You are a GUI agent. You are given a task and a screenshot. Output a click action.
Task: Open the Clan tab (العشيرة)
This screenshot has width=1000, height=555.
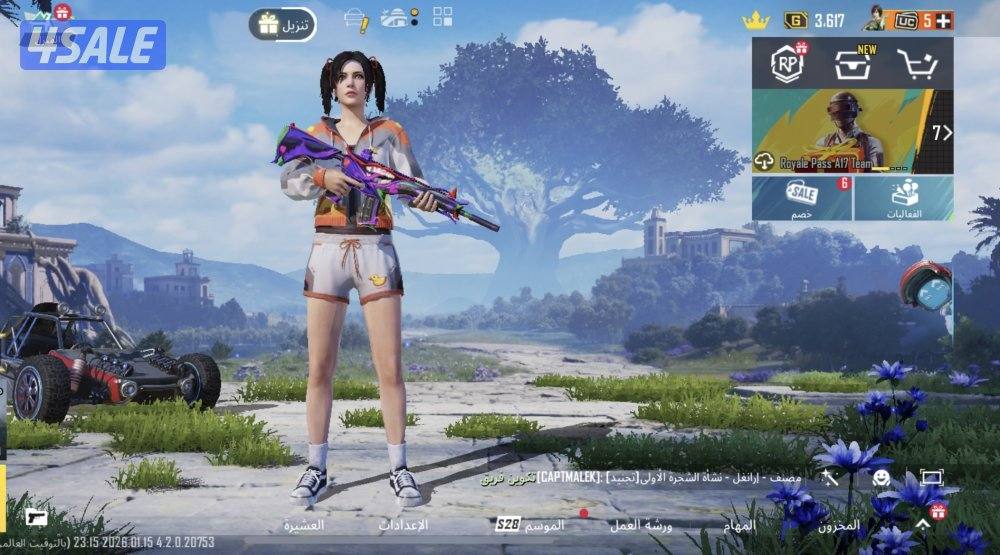[302, 525]
